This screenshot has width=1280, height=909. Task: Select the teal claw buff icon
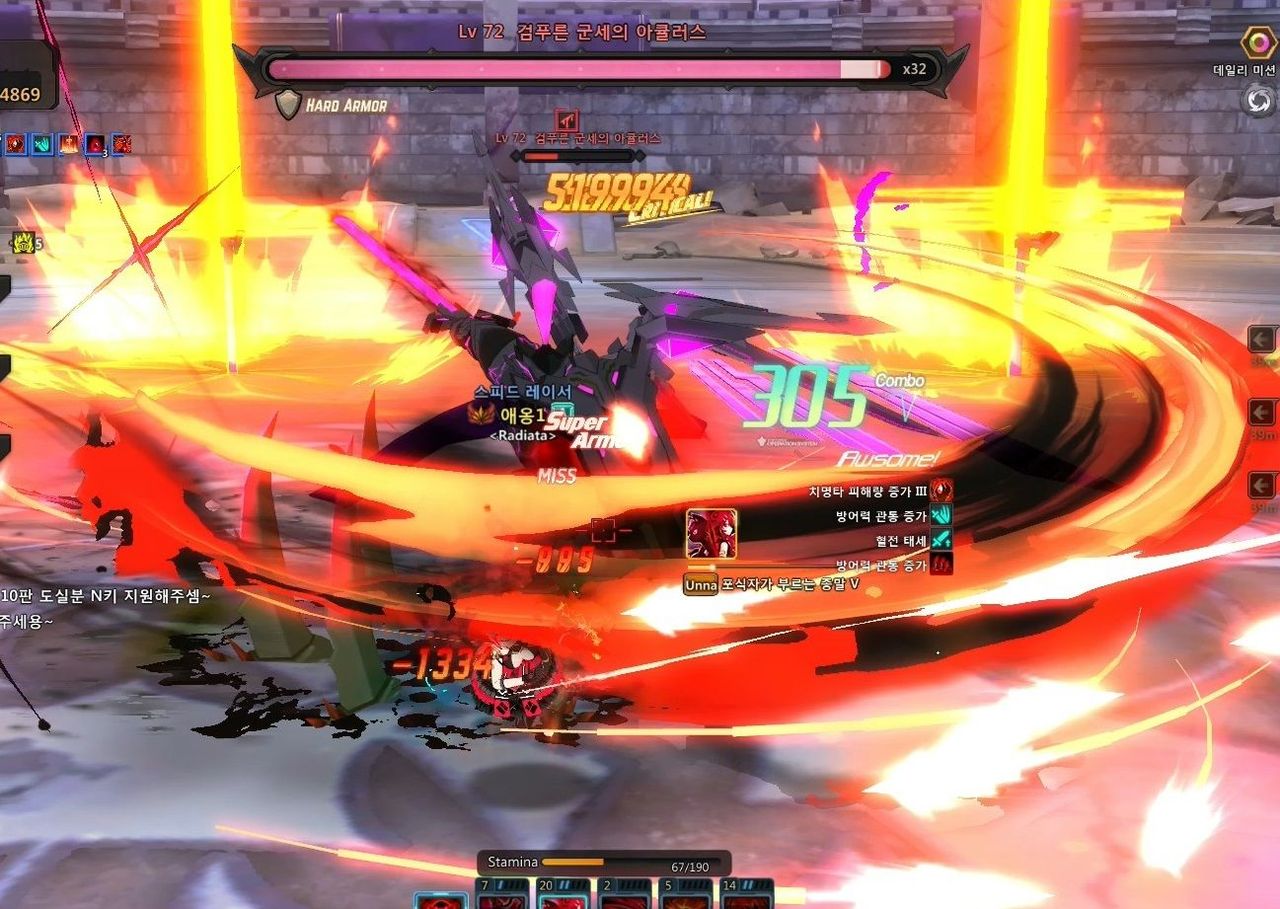[x=42, y=144]
